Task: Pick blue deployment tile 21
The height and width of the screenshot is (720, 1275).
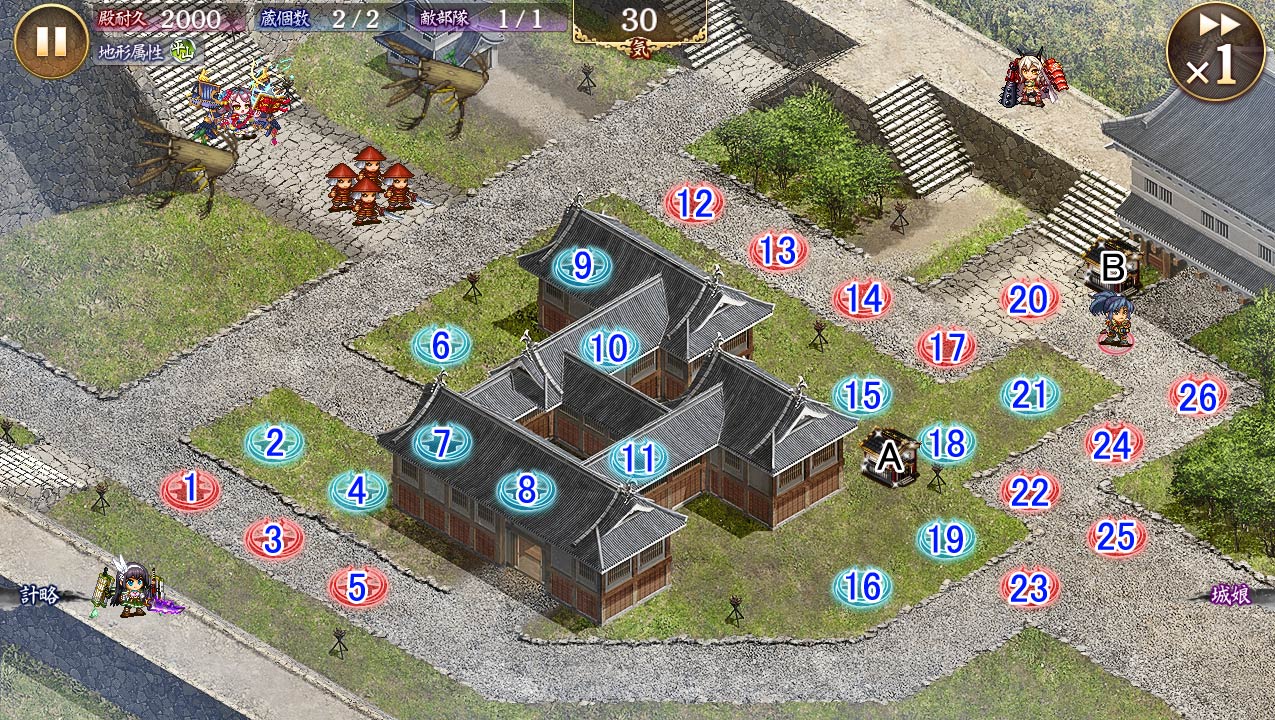Action: (1029, 395)
